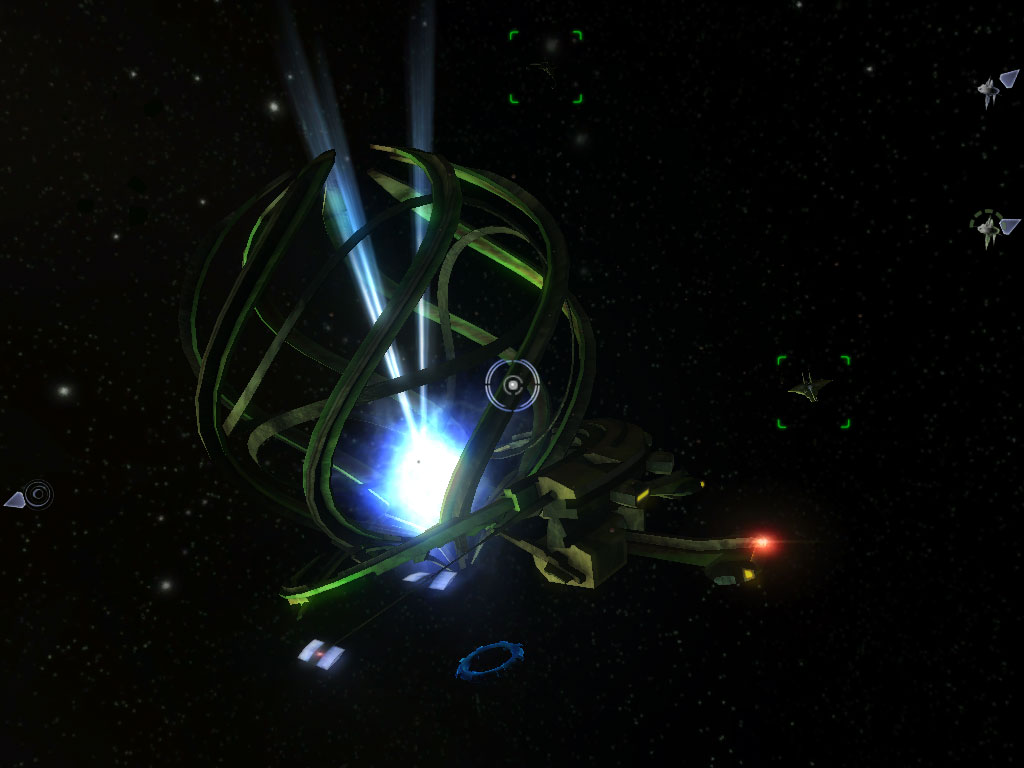Screen dimensions: 1024x768
Task: Select the faint distant ship in green brackets
Action: coord(545,68)
